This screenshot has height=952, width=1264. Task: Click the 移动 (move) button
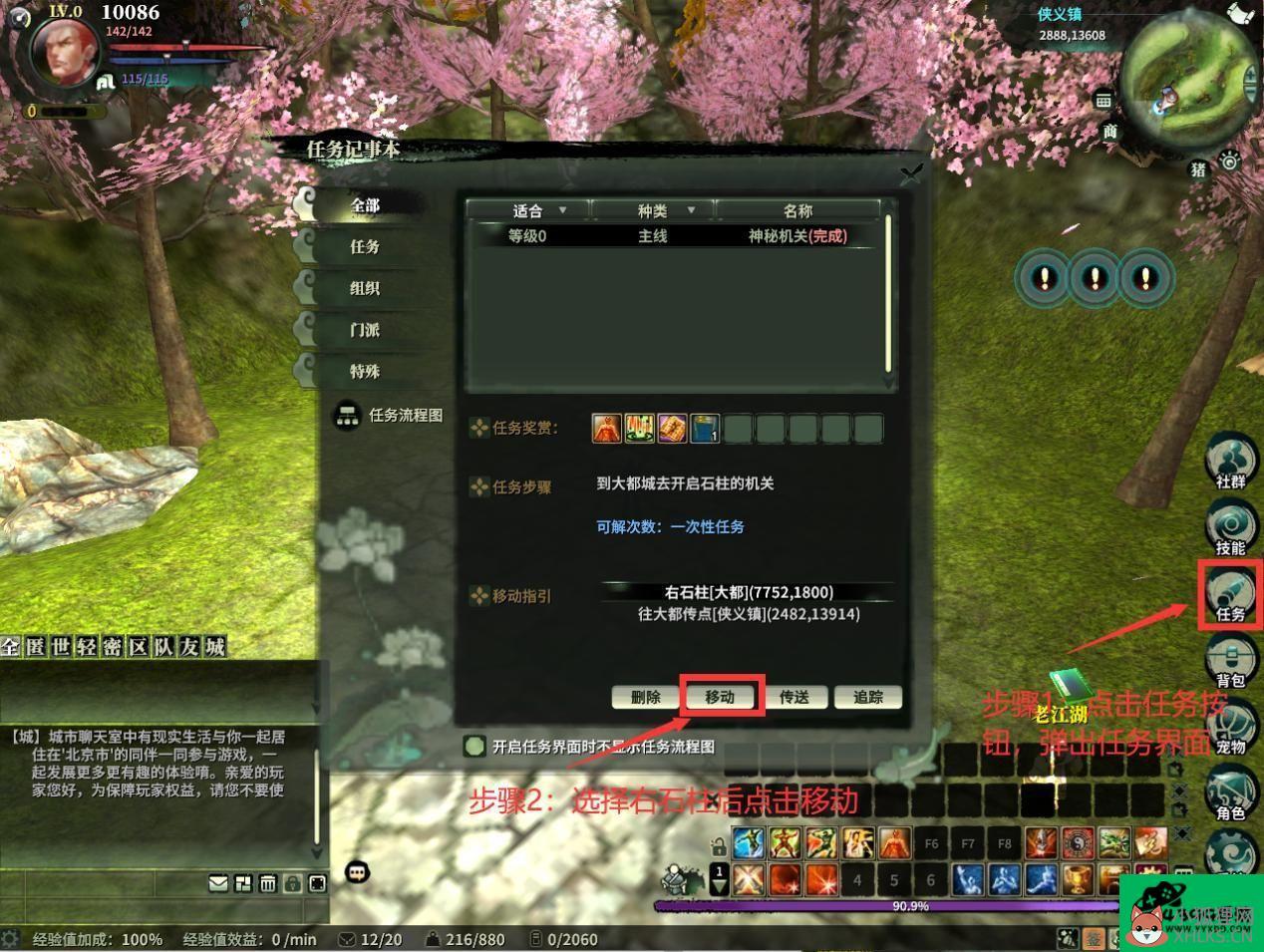720,697
